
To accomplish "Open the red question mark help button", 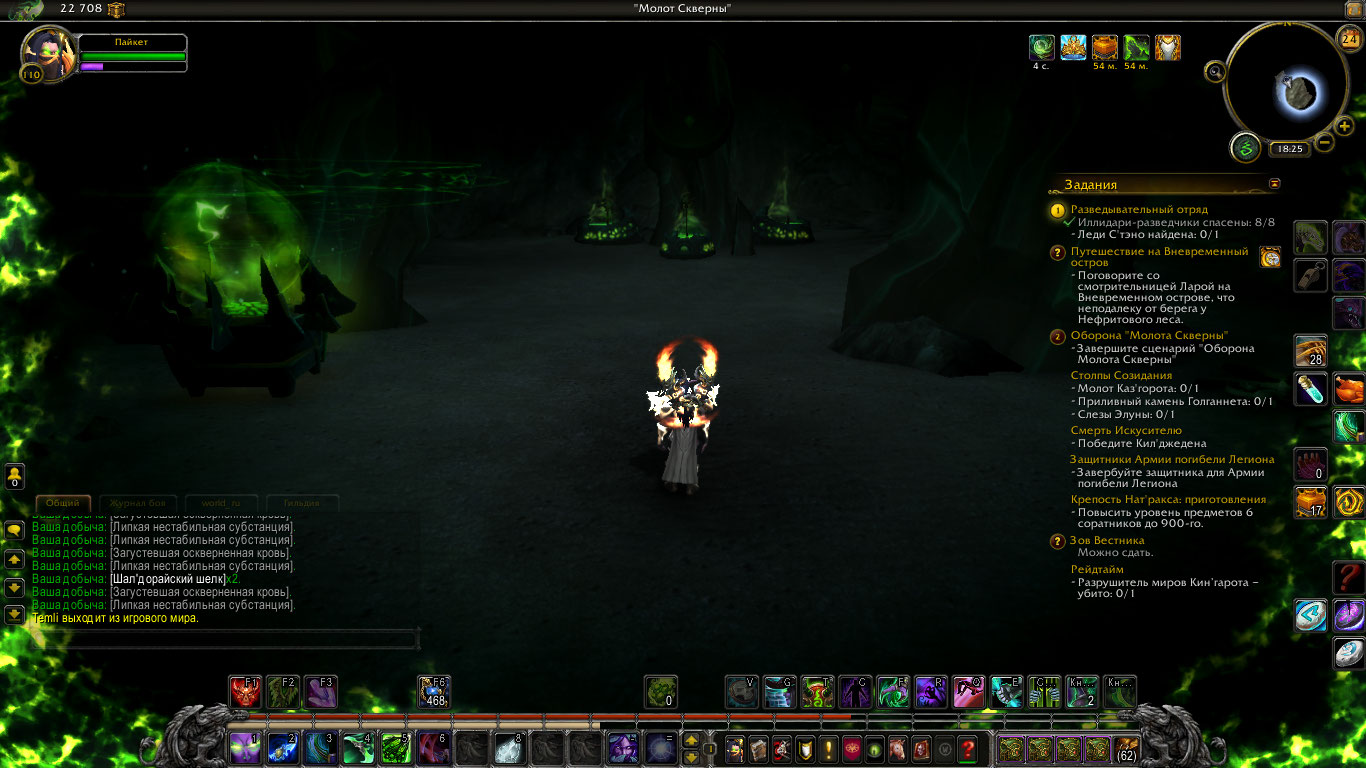I will pos(967,748).
